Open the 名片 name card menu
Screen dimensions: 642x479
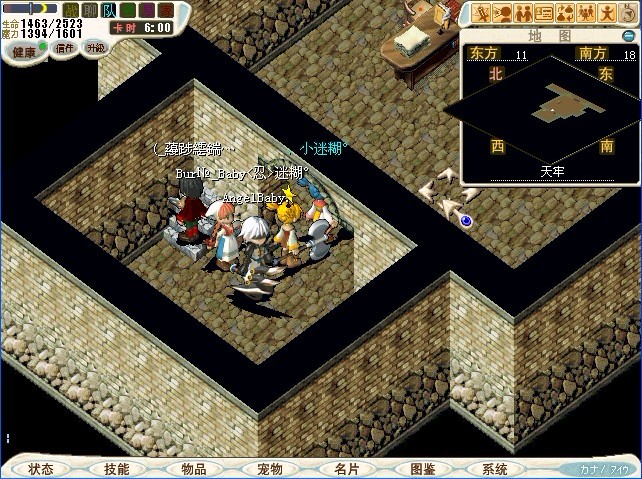tap(345, 468)
